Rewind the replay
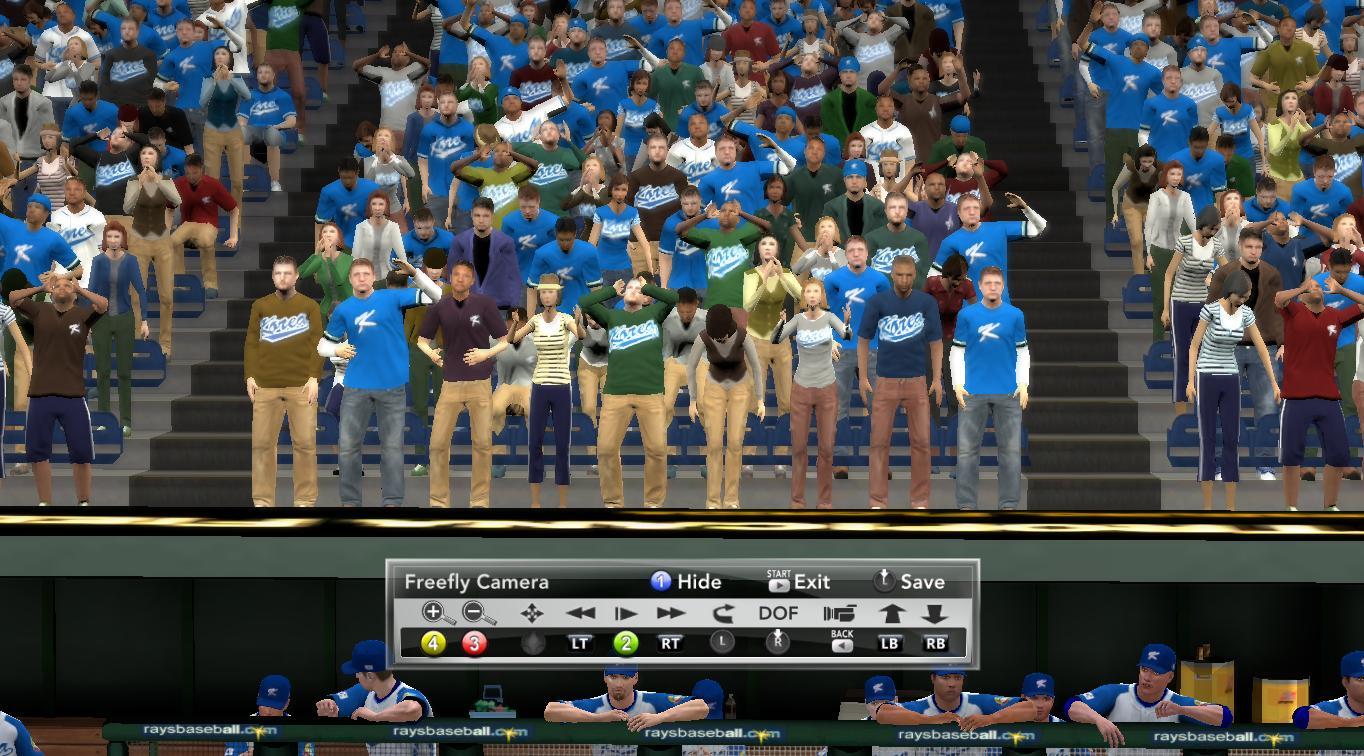 (580, 613)
